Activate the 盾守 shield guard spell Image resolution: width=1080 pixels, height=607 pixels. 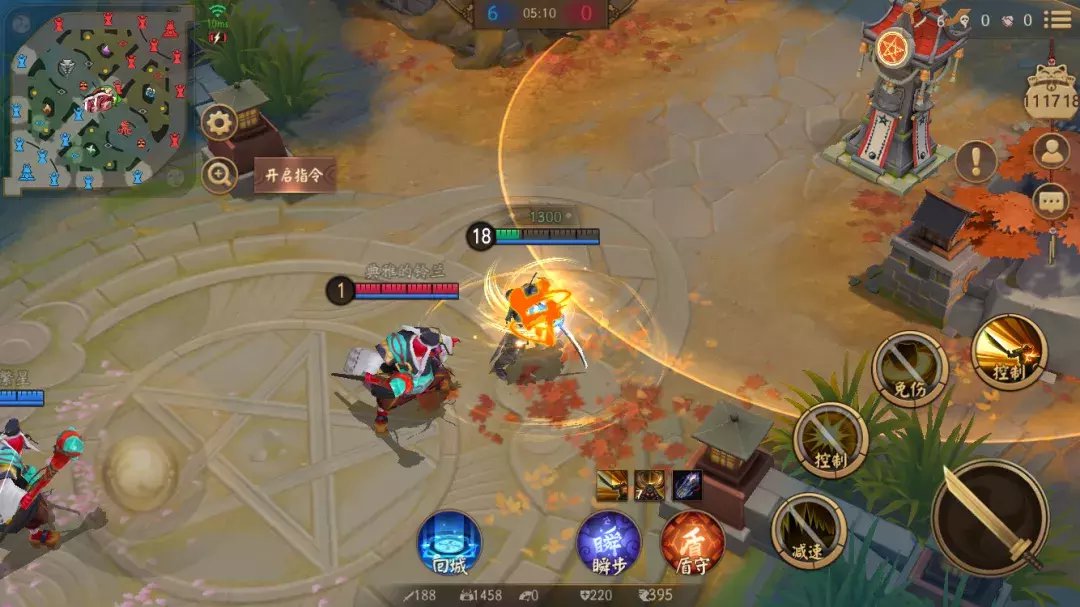point(692,544)
